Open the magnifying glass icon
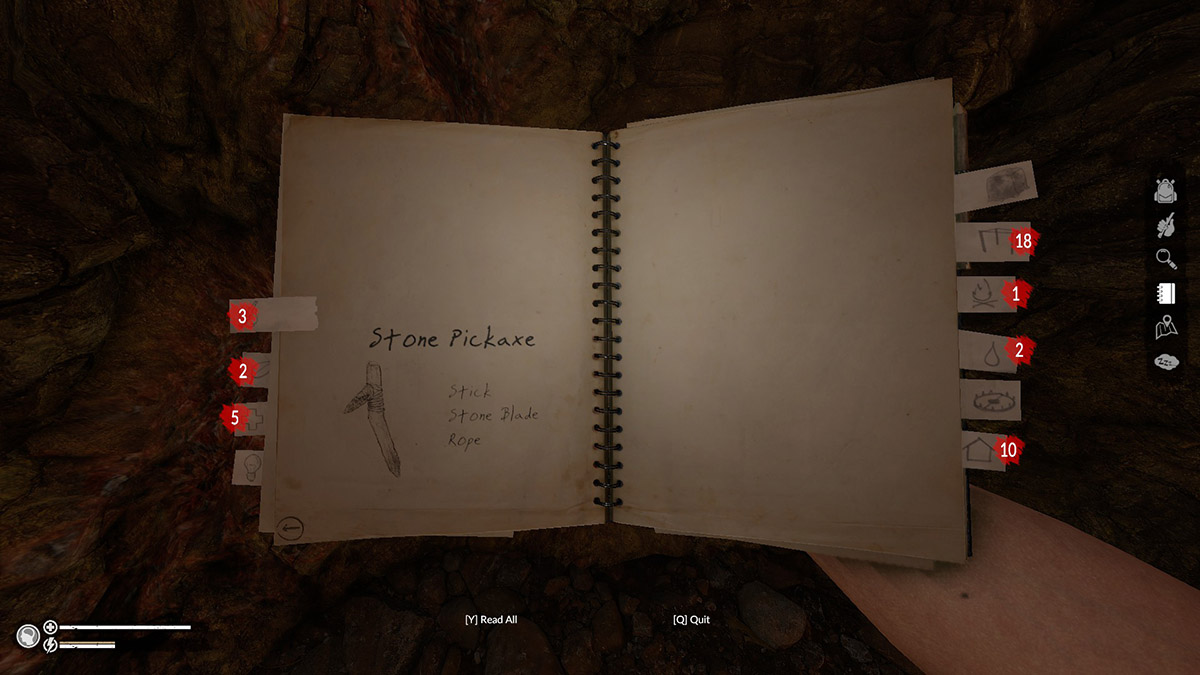 (x=1165, y=260)
